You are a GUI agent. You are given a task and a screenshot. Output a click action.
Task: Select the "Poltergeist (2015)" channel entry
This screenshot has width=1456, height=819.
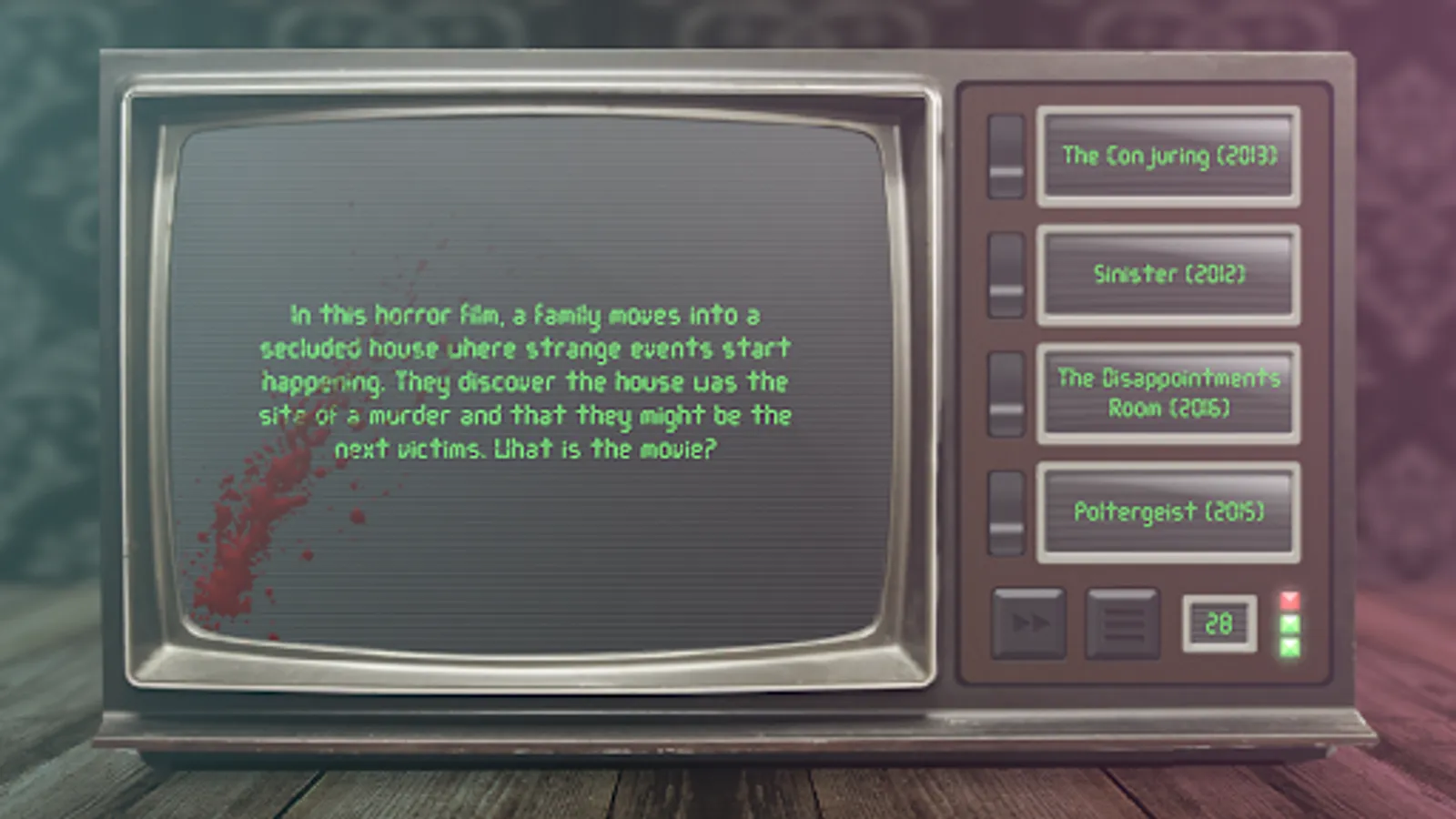pos(1168,512)
